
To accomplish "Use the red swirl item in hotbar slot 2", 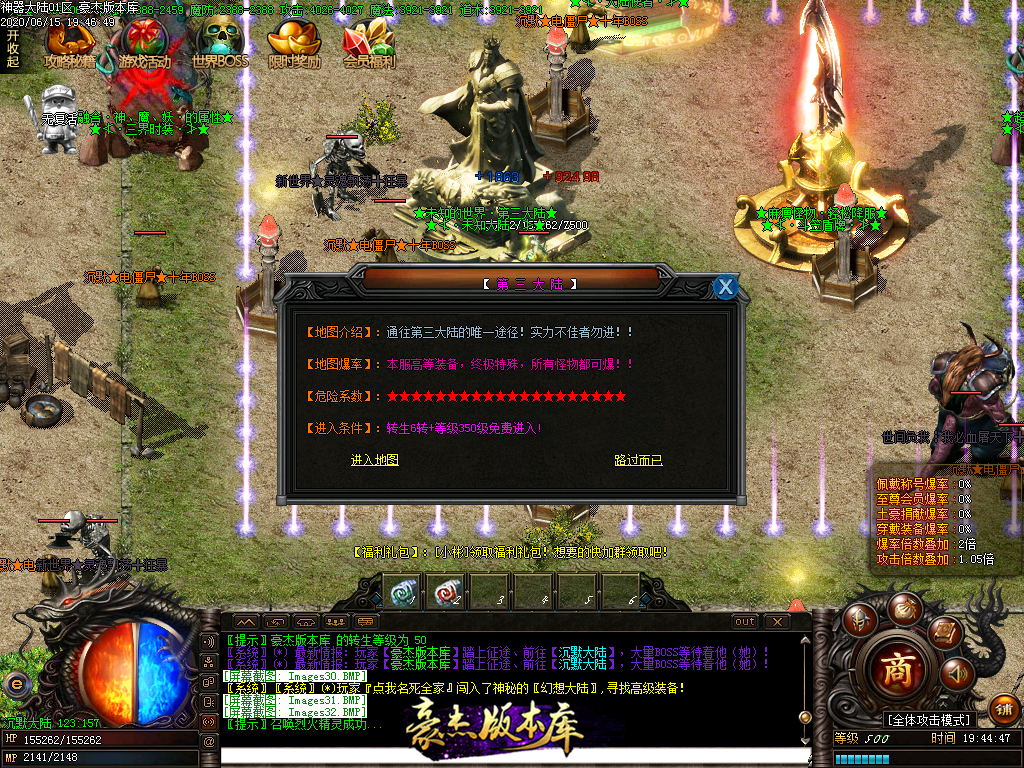I will tap(444, 591).
